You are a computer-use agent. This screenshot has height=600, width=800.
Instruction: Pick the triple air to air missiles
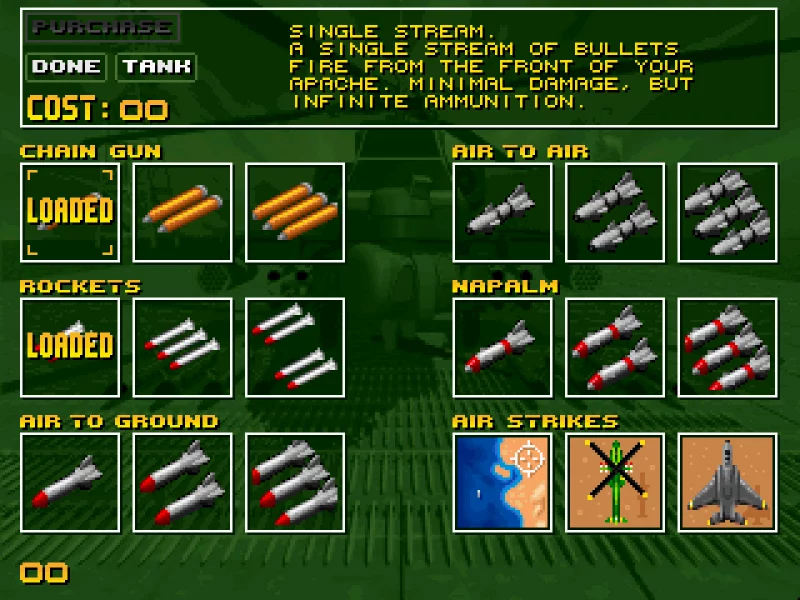tap(727, 212)
